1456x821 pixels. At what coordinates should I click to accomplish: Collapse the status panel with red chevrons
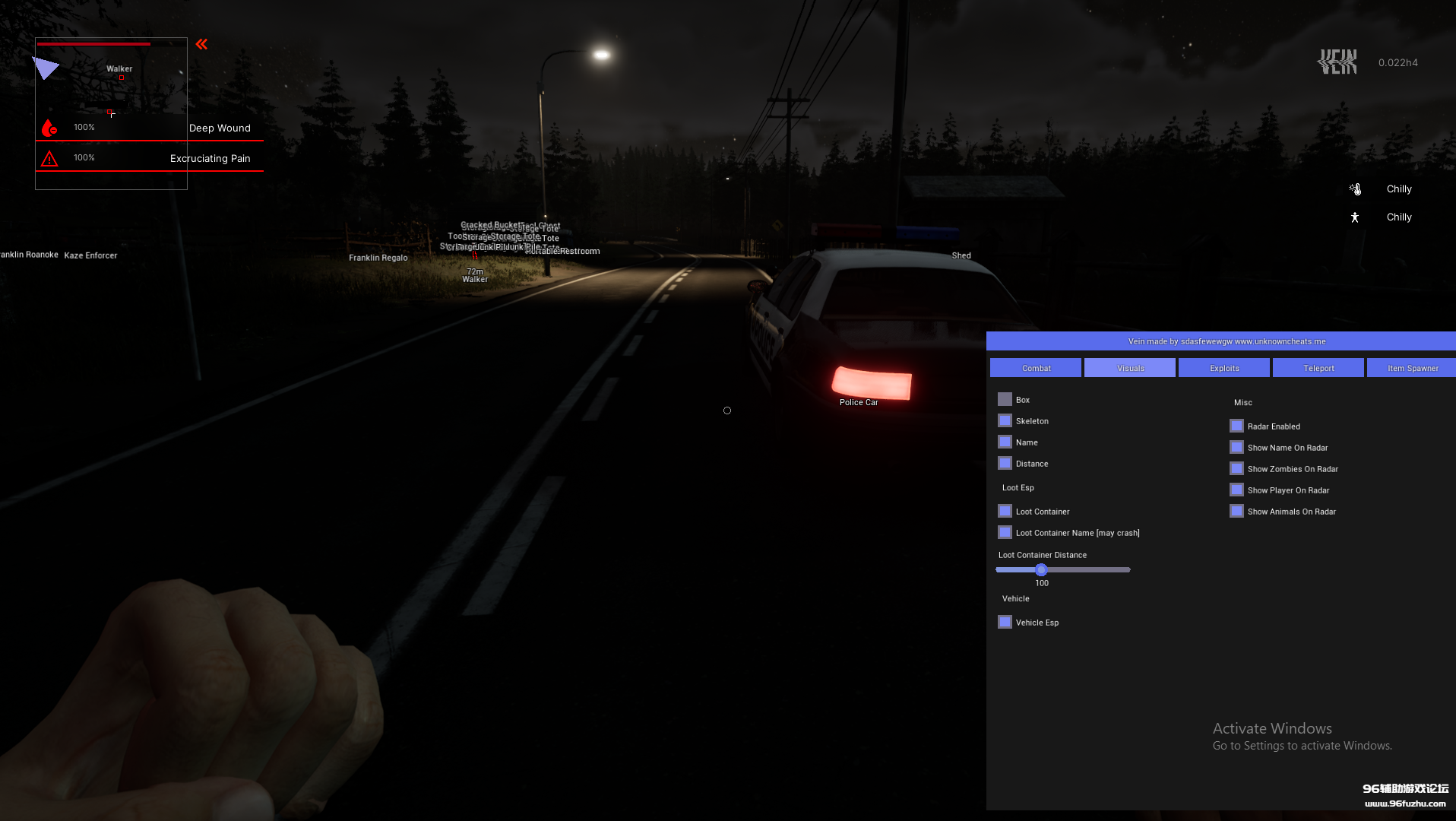click(201, 44)
